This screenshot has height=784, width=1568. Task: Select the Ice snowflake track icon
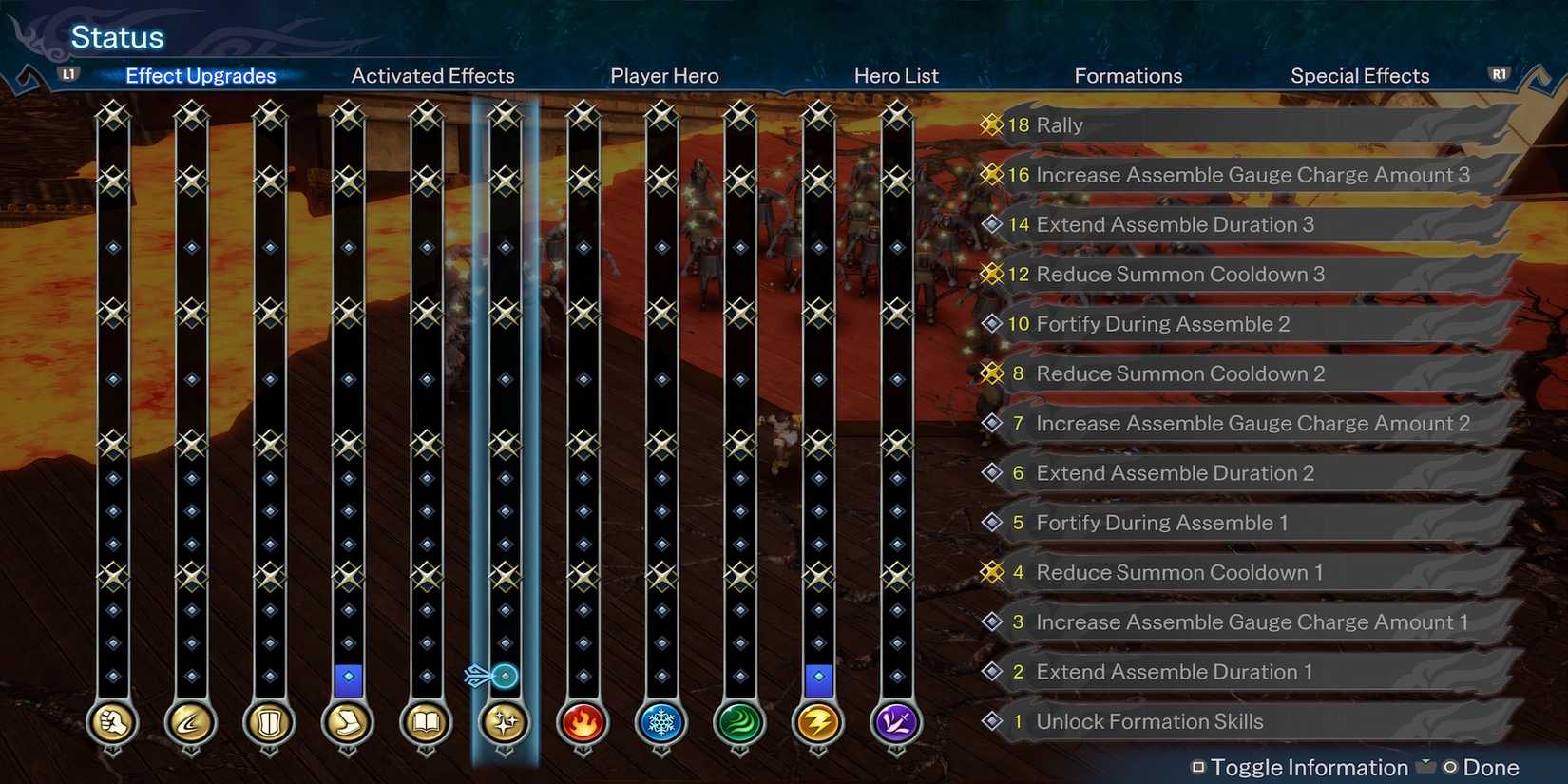pos(660,722)
